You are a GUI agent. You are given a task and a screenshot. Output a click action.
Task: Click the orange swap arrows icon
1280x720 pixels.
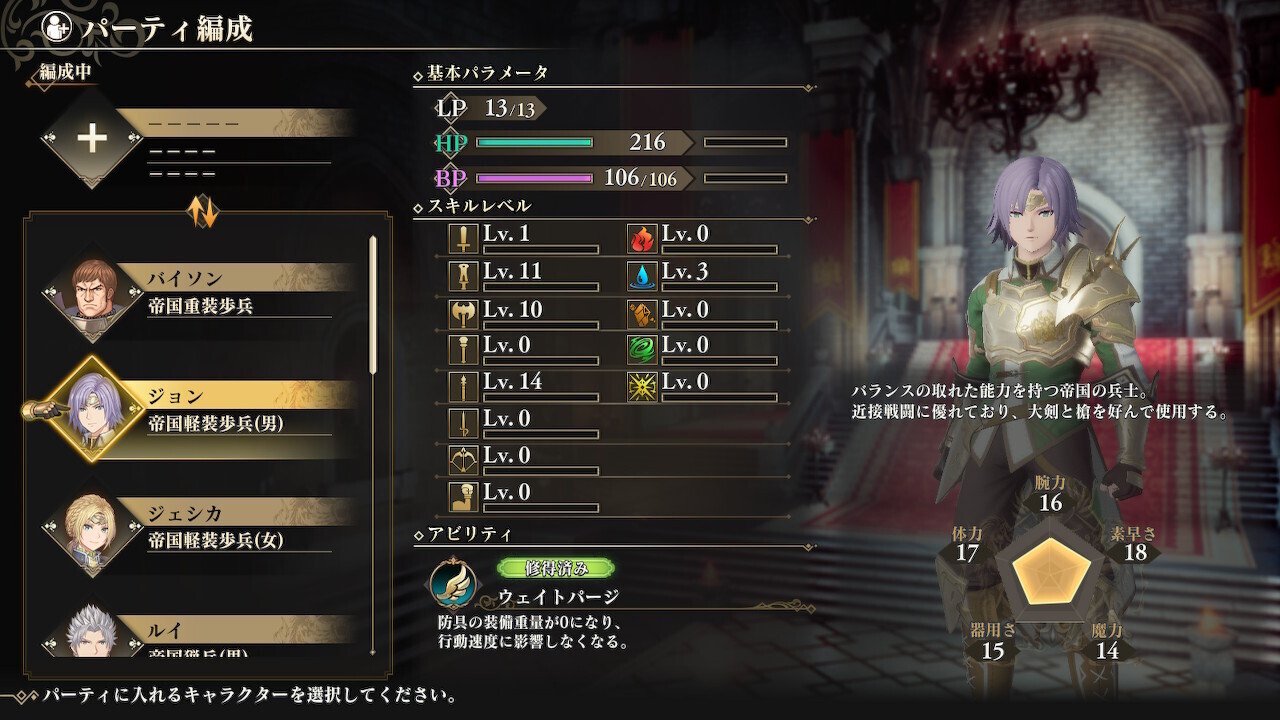[203, 210]
